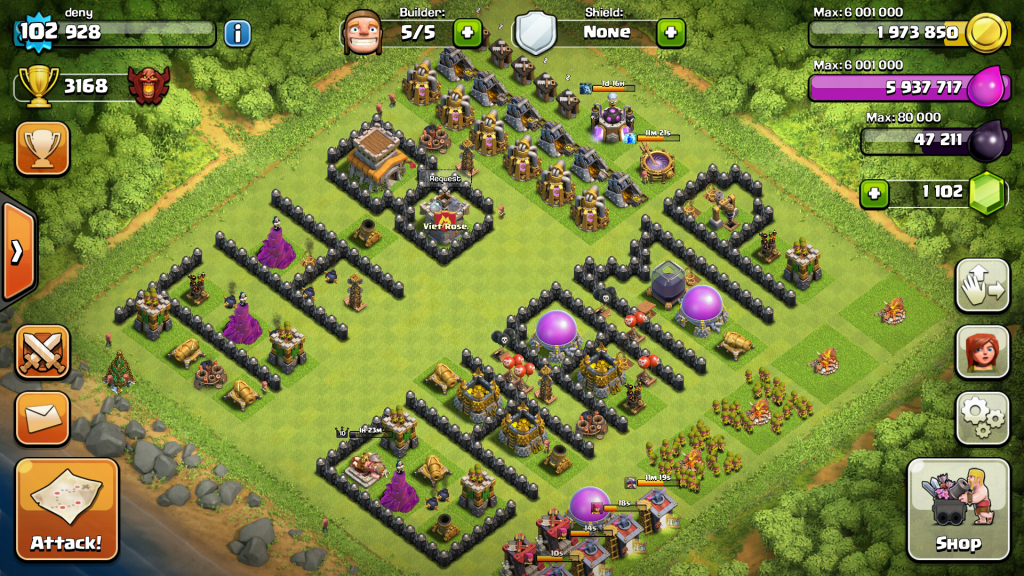Show the hero portrait button
The width and height of the screenshot is (1024, 576).
pyautogui.click(x=982, y=351)
